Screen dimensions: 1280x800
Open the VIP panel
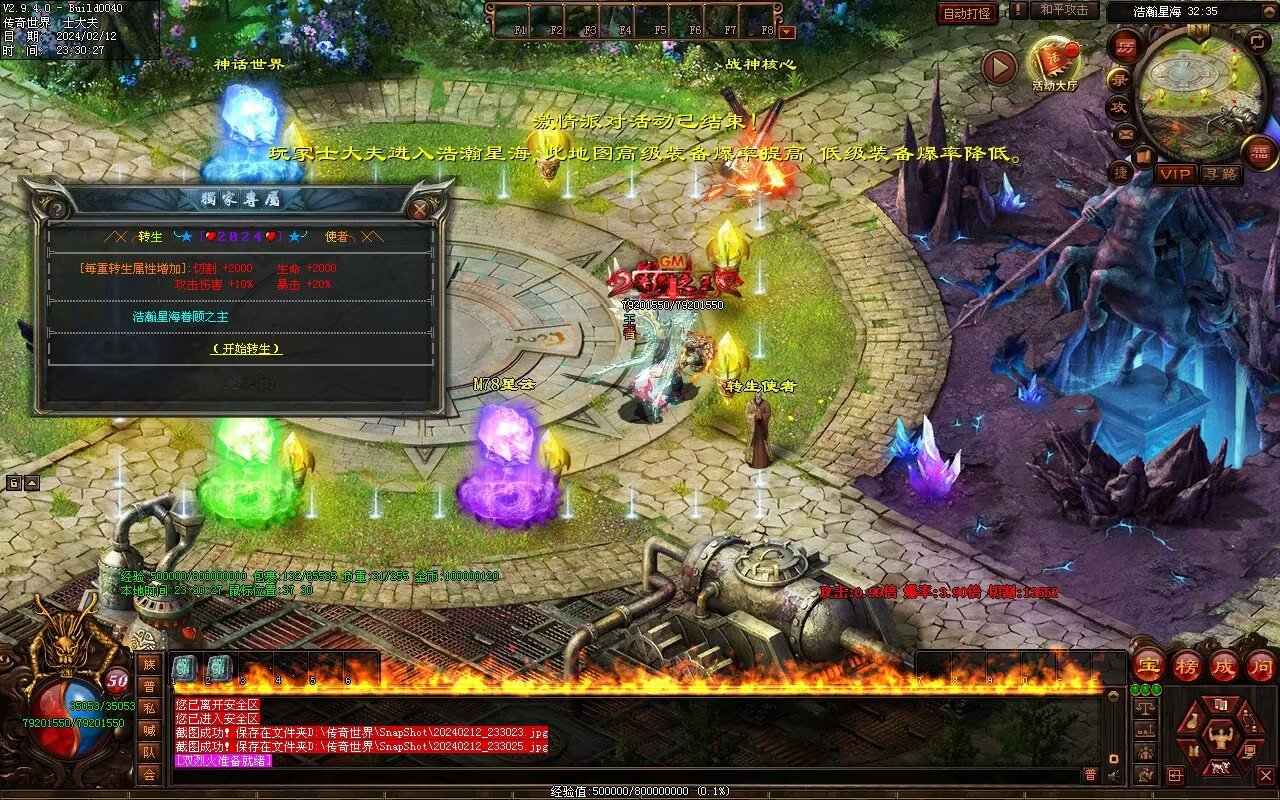click(x=1176, y=174)
